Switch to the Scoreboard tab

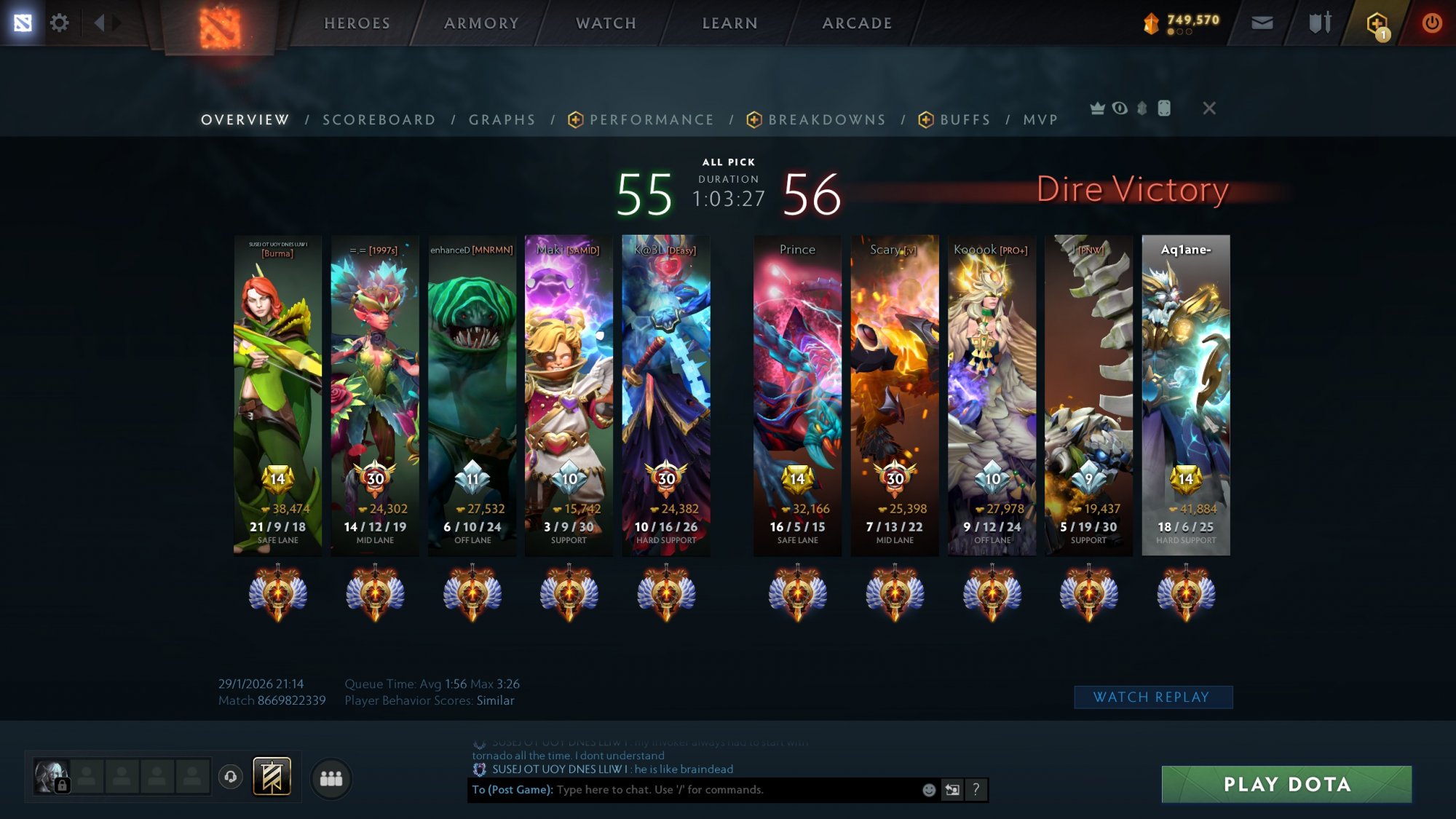379,120
